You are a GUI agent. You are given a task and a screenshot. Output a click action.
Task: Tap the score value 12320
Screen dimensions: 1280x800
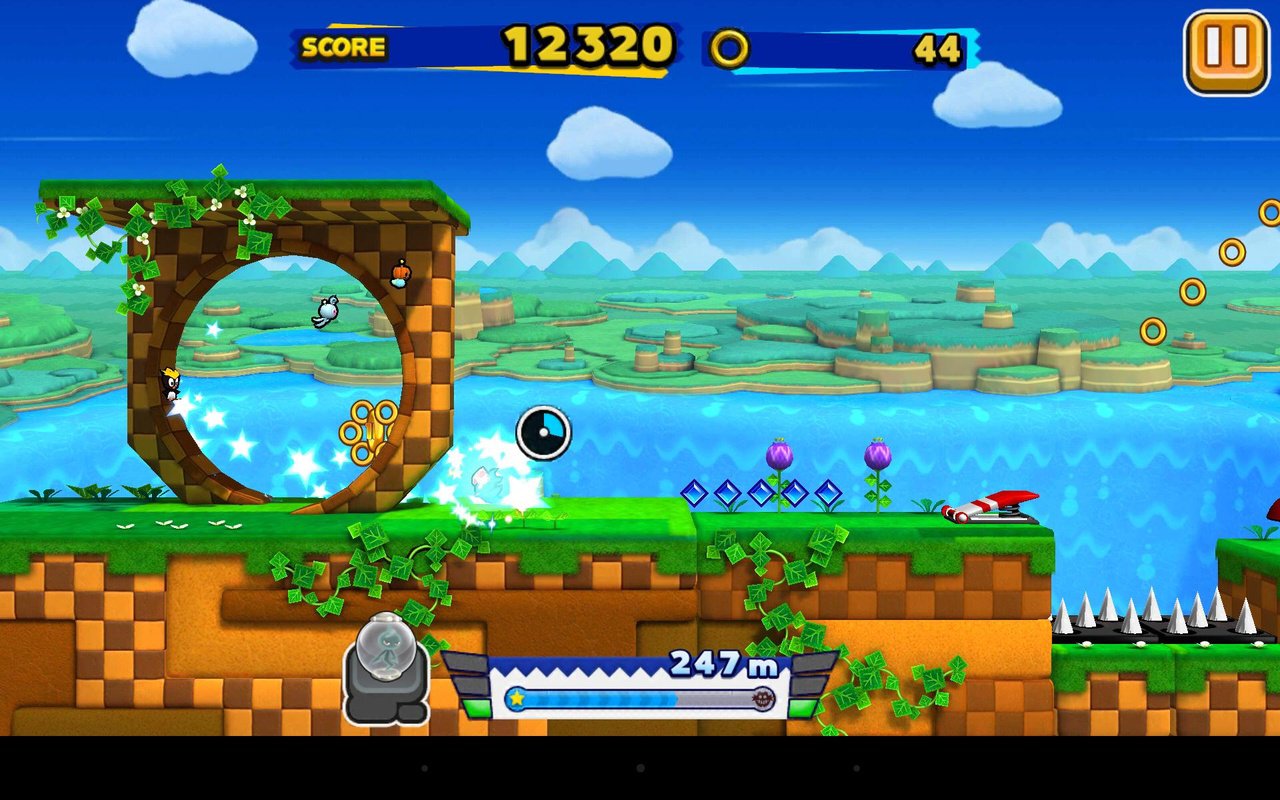tap(588, 44)
